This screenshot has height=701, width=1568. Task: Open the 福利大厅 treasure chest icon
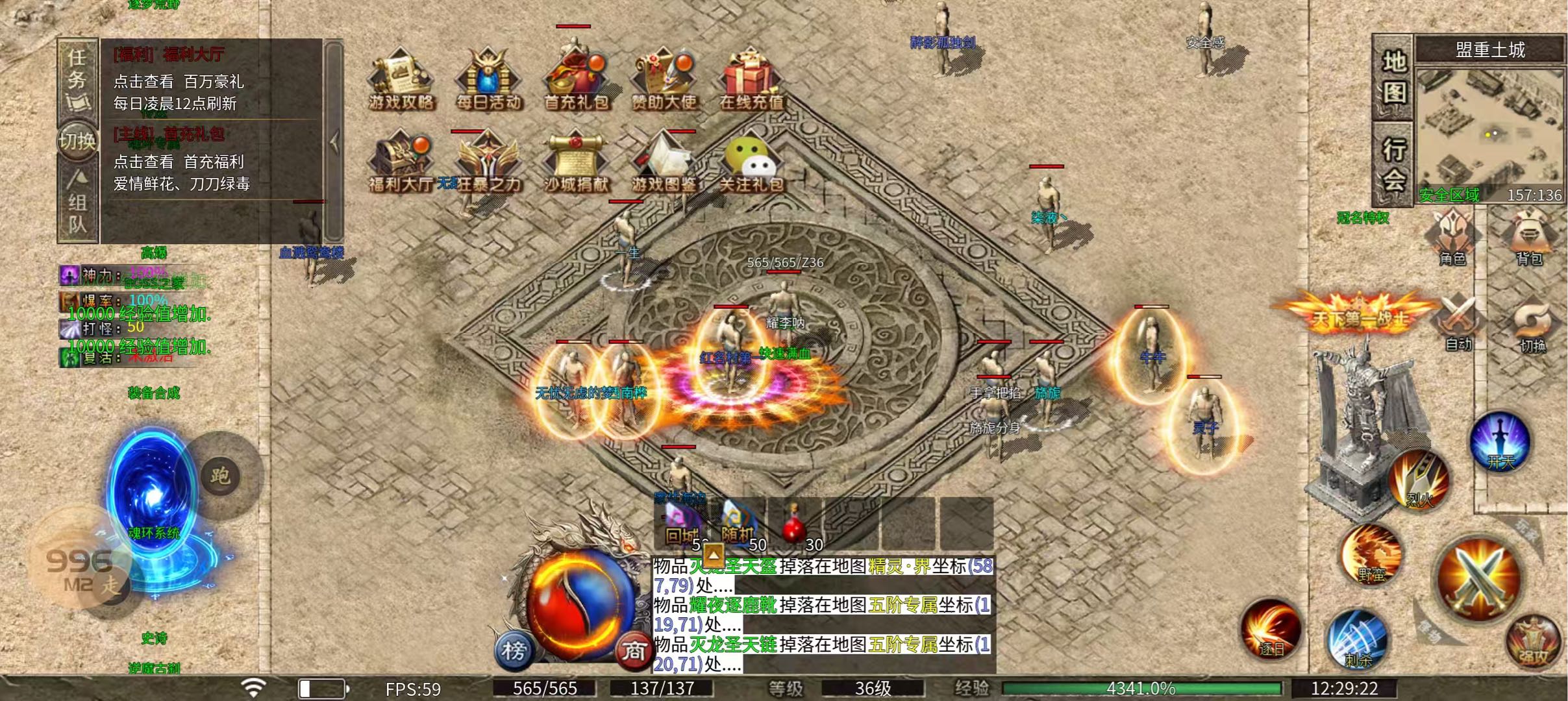click(x=401, y=162)
